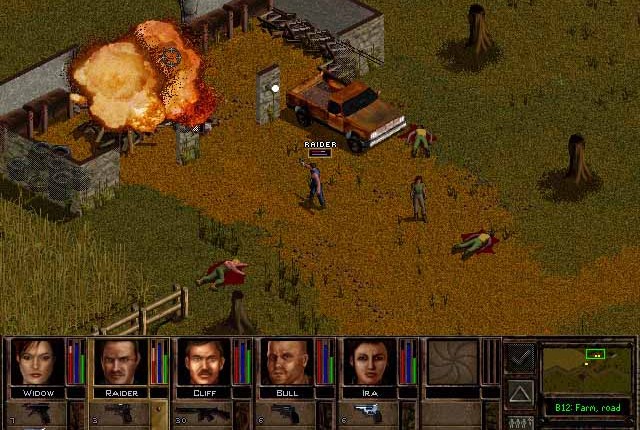The image size is (640, 430).
Task: Choose Cliff's portrait
Action: [204, 361]
